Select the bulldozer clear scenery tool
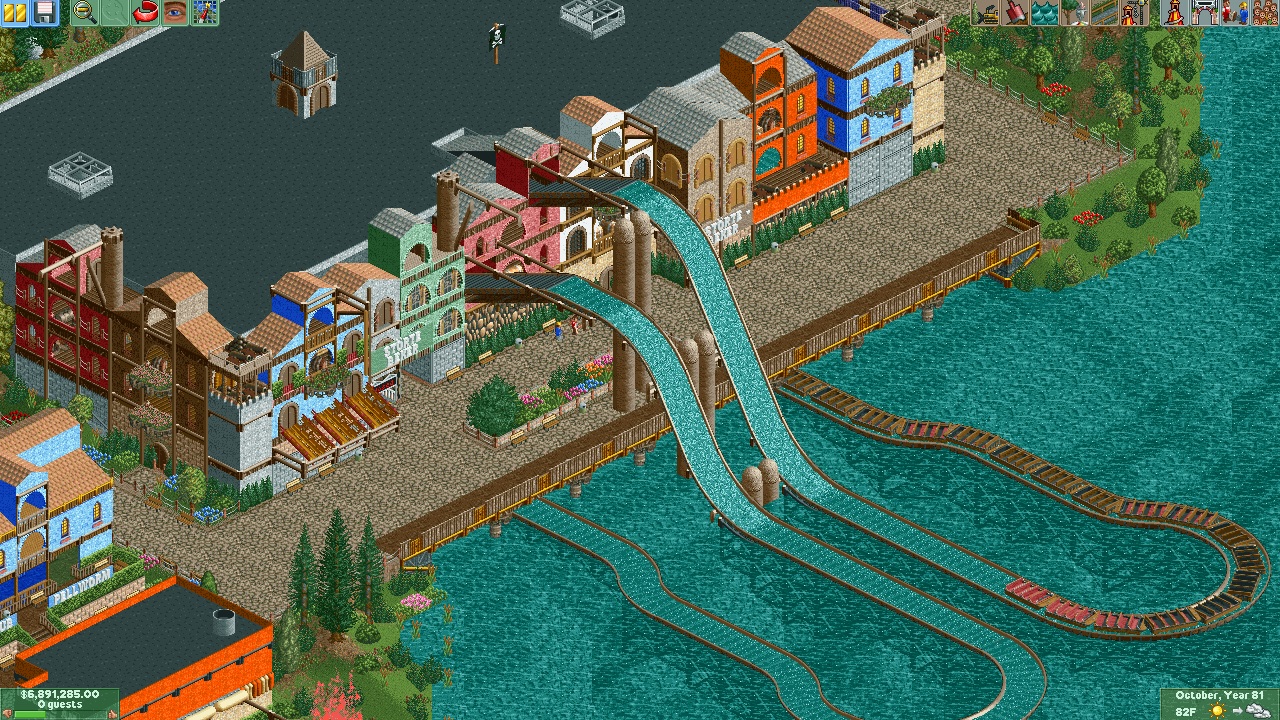Screen dimensions: 1280x720 point(988,12)
